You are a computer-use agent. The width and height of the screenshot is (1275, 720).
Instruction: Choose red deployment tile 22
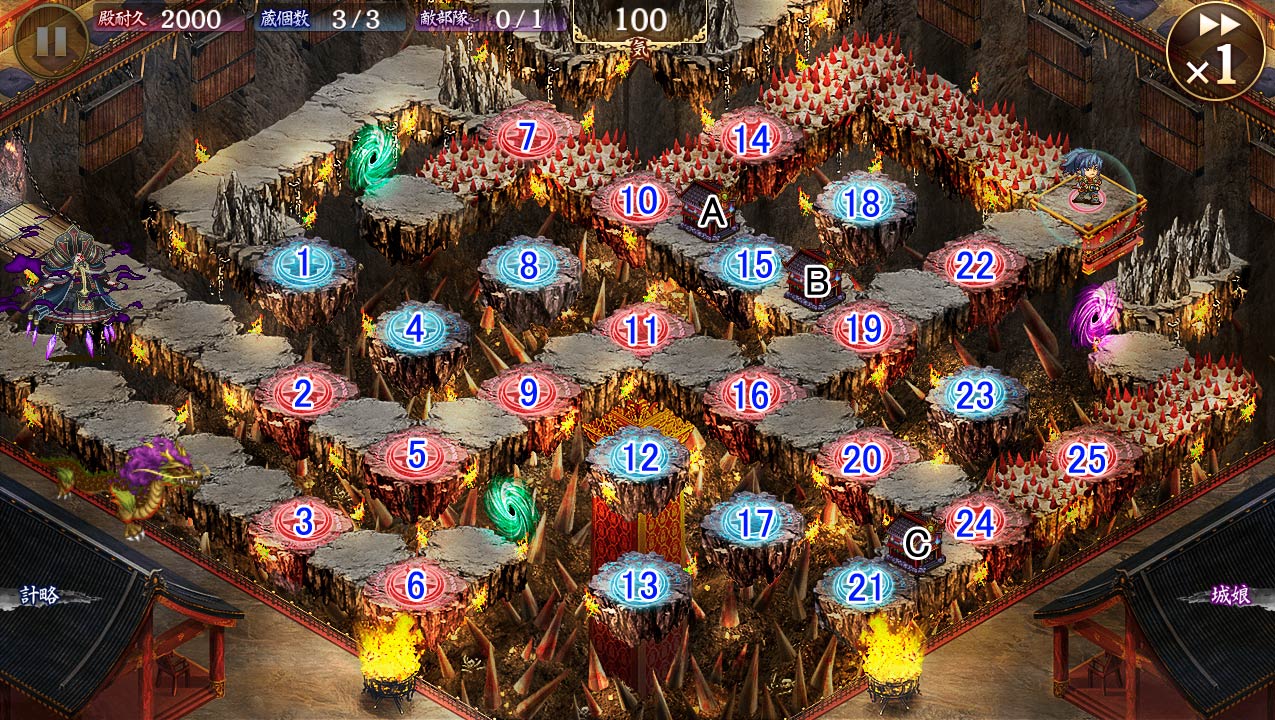[974, 266]
